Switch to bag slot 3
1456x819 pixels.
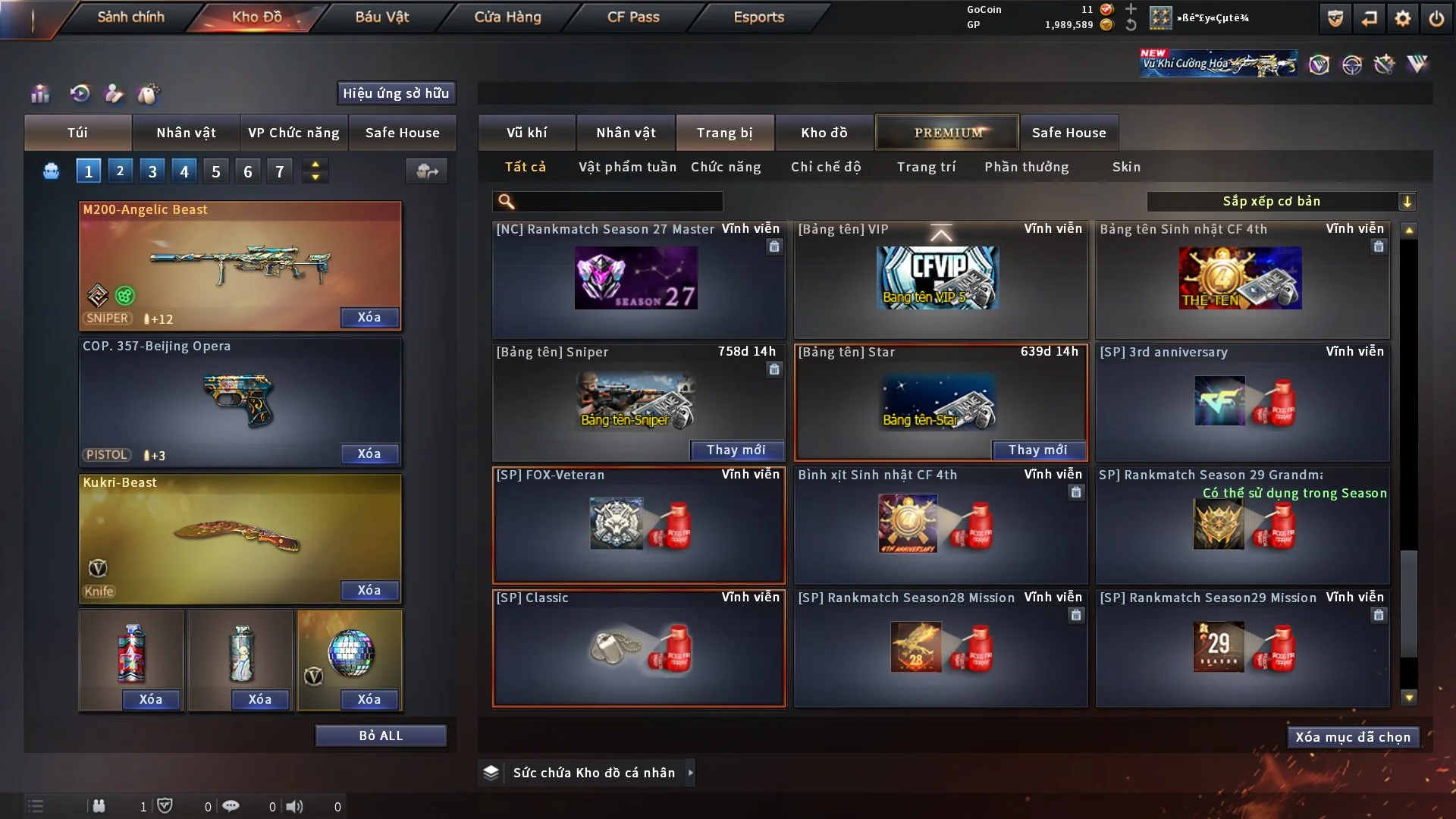click(x=152, y=171)
